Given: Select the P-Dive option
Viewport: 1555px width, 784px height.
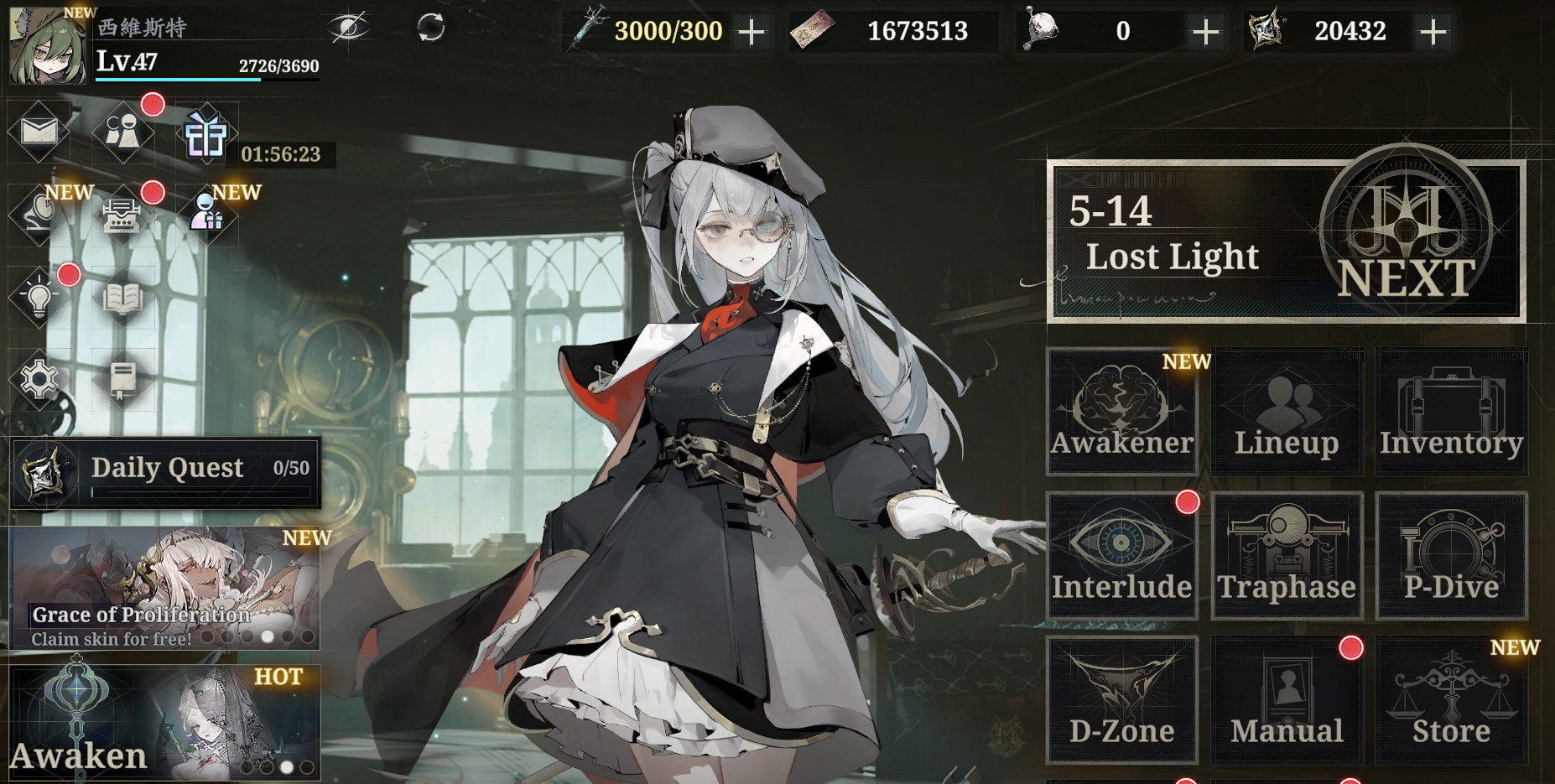Looking at the screenshot, I should [1451, 556].
